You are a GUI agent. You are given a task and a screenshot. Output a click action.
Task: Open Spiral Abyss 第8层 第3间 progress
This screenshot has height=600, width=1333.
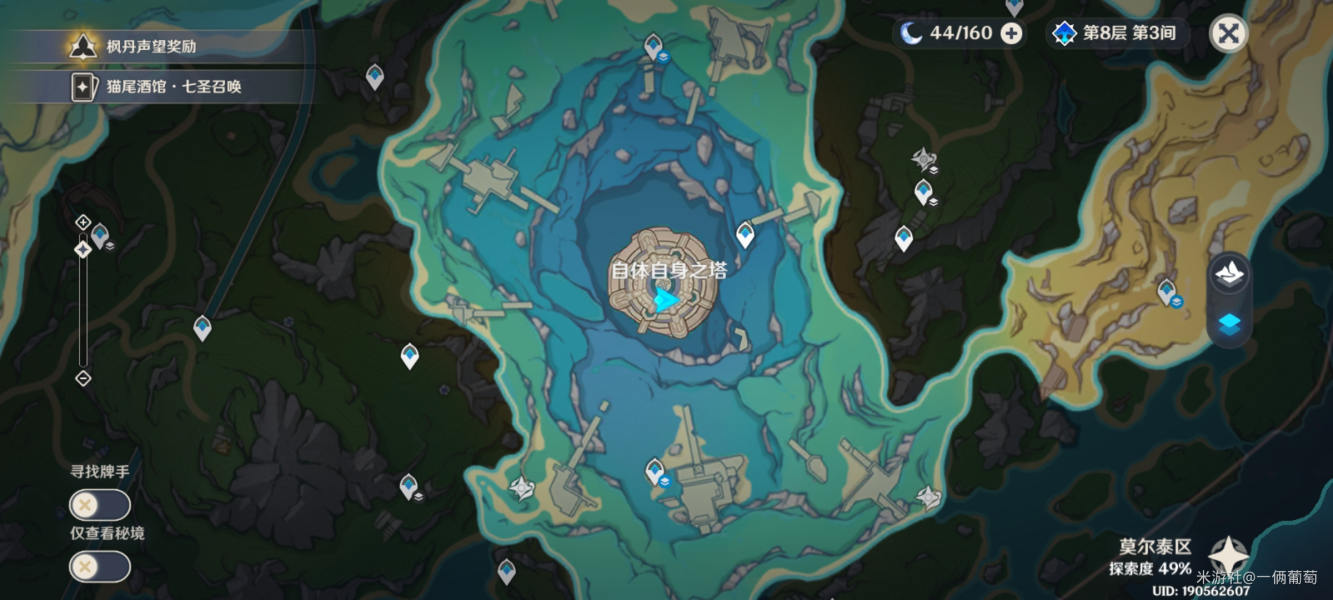1116,33
